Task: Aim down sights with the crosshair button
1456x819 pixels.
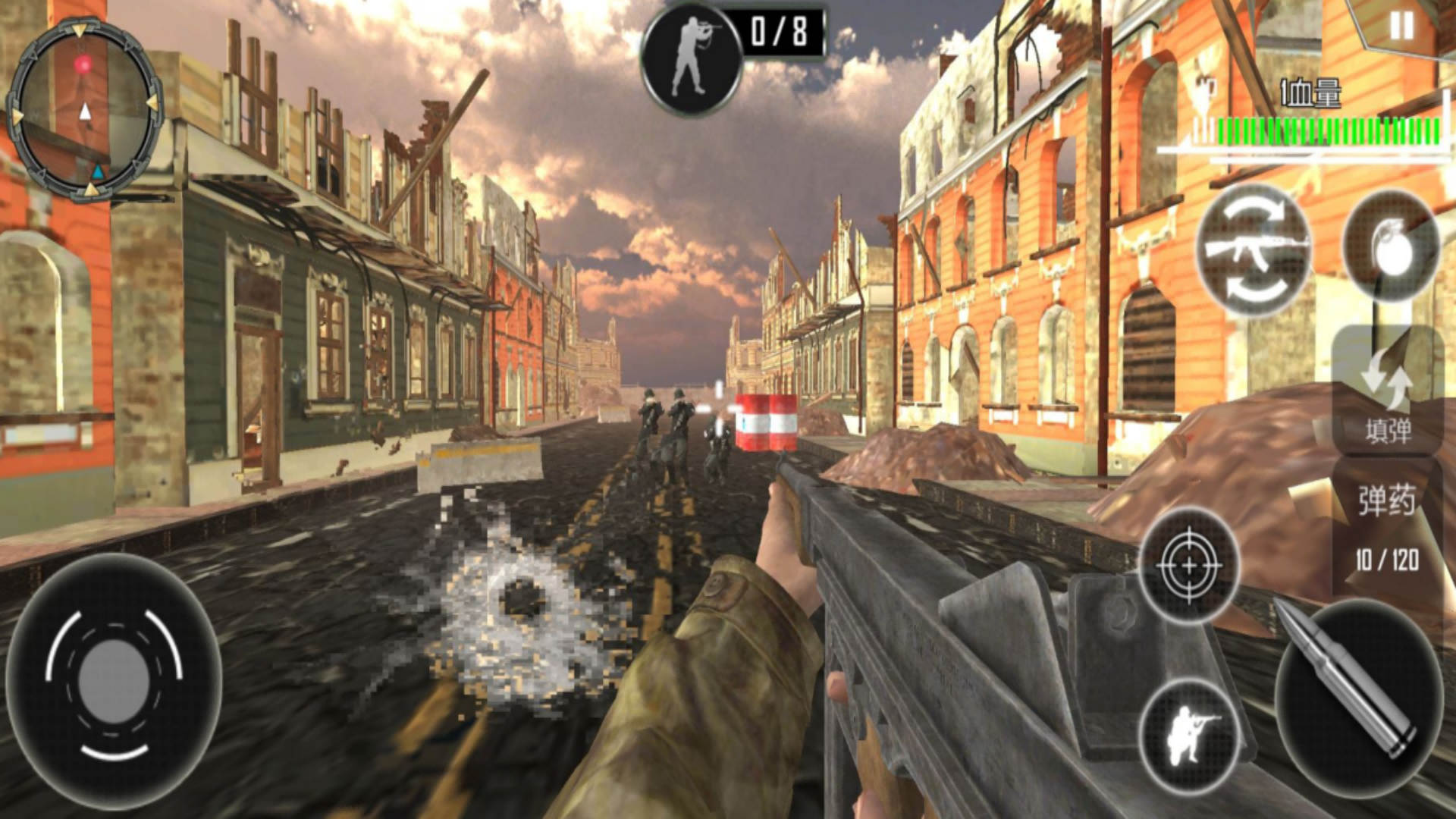Action: pos(1188,565)
